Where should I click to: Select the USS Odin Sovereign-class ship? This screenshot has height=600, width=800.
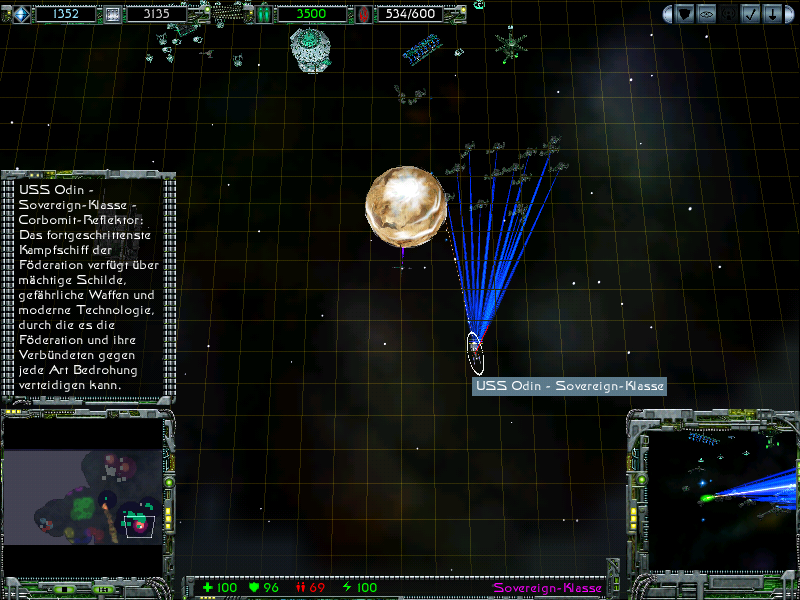click(x=475, y=348)
